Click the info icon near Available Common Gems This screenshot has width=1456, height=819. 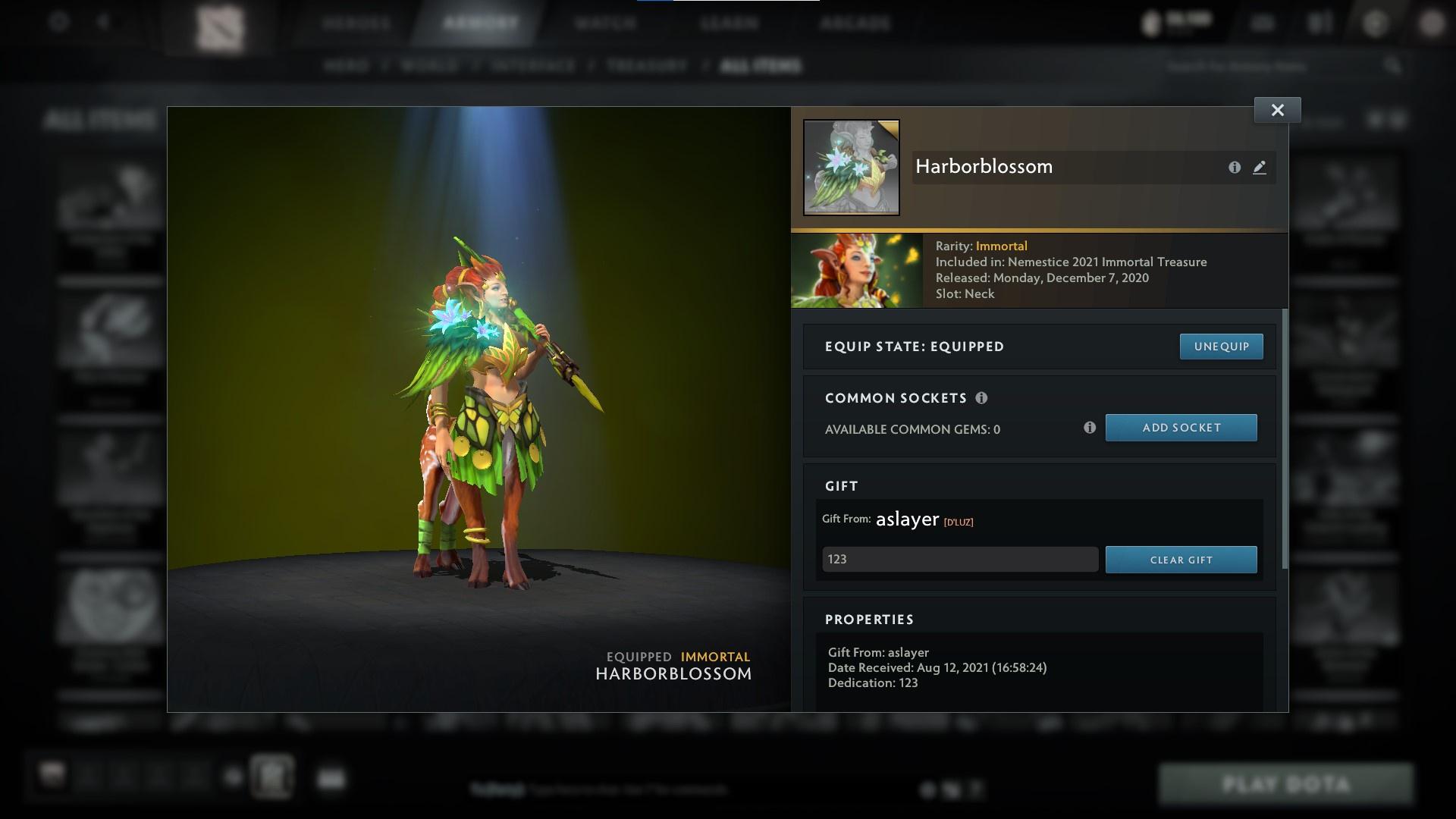[x=1090, y=427]
